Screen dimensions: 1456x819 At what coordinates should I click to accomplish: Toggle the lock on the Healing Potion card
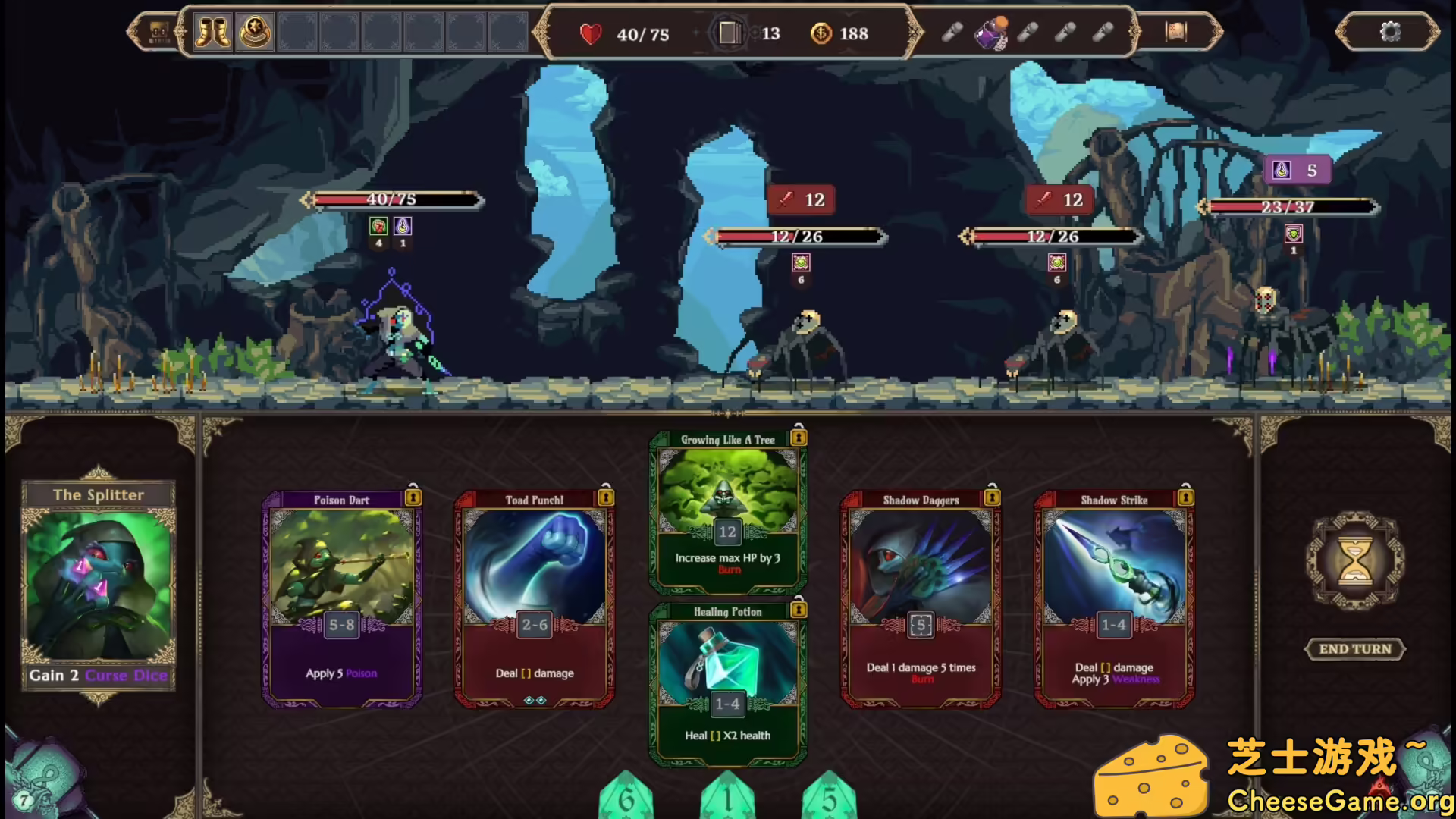798,610
